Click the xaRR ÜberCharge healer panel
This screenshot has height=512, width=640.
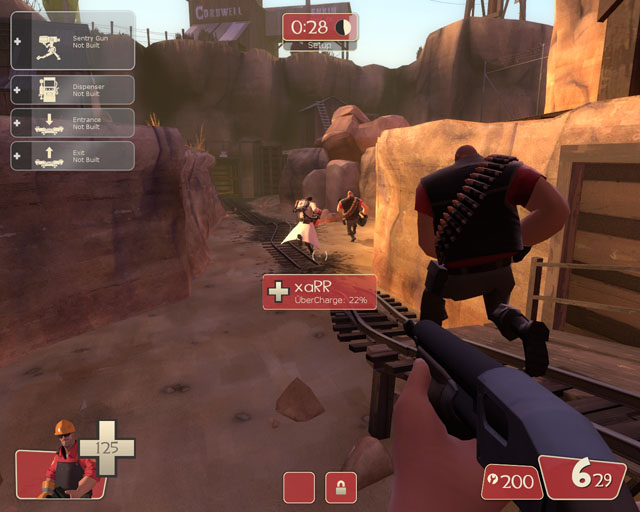tap(319, 292)
